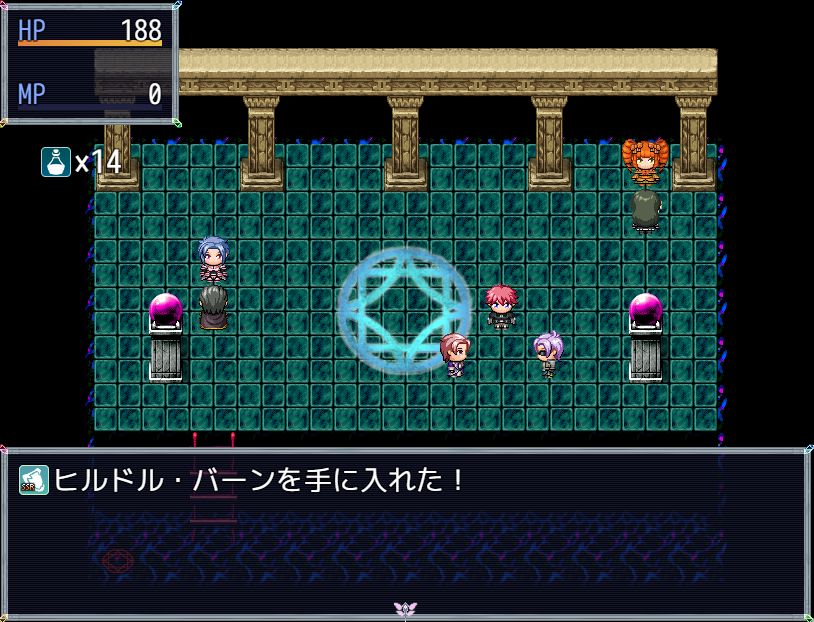Image resolution: width=814 pixels, height=622 pixels.
Task: Use the potion item icon
Action: click(x=55, y=161)
